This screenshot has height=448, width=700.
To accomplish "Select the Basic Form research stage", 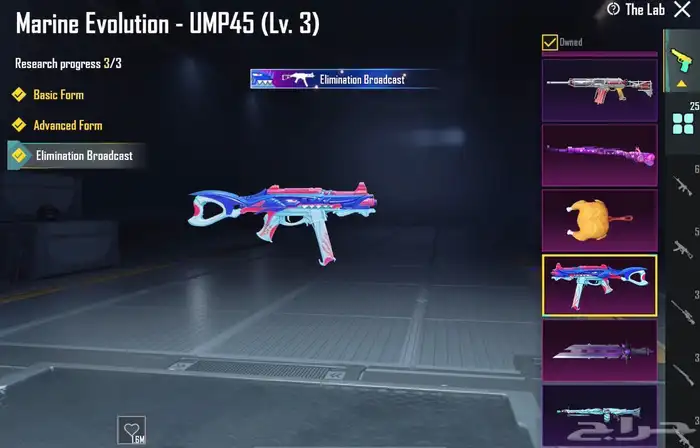I will click(58, 95).
